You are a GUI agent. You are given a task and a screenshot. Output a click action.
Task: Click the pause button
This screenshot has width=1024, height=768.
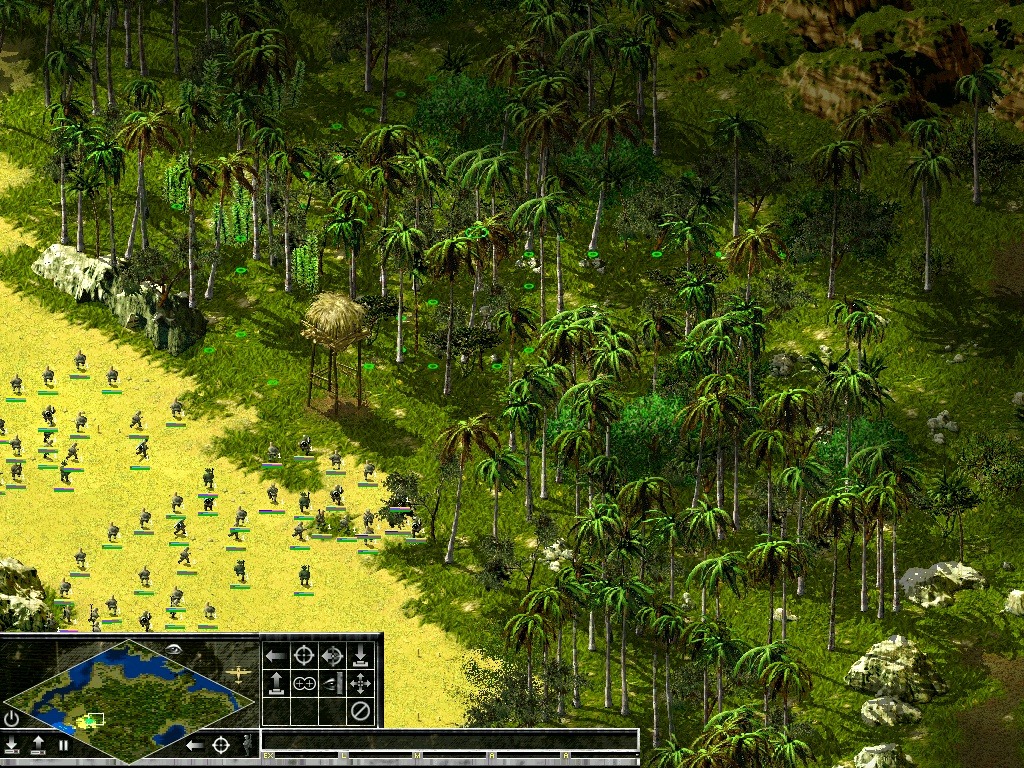tap(63, 745)
